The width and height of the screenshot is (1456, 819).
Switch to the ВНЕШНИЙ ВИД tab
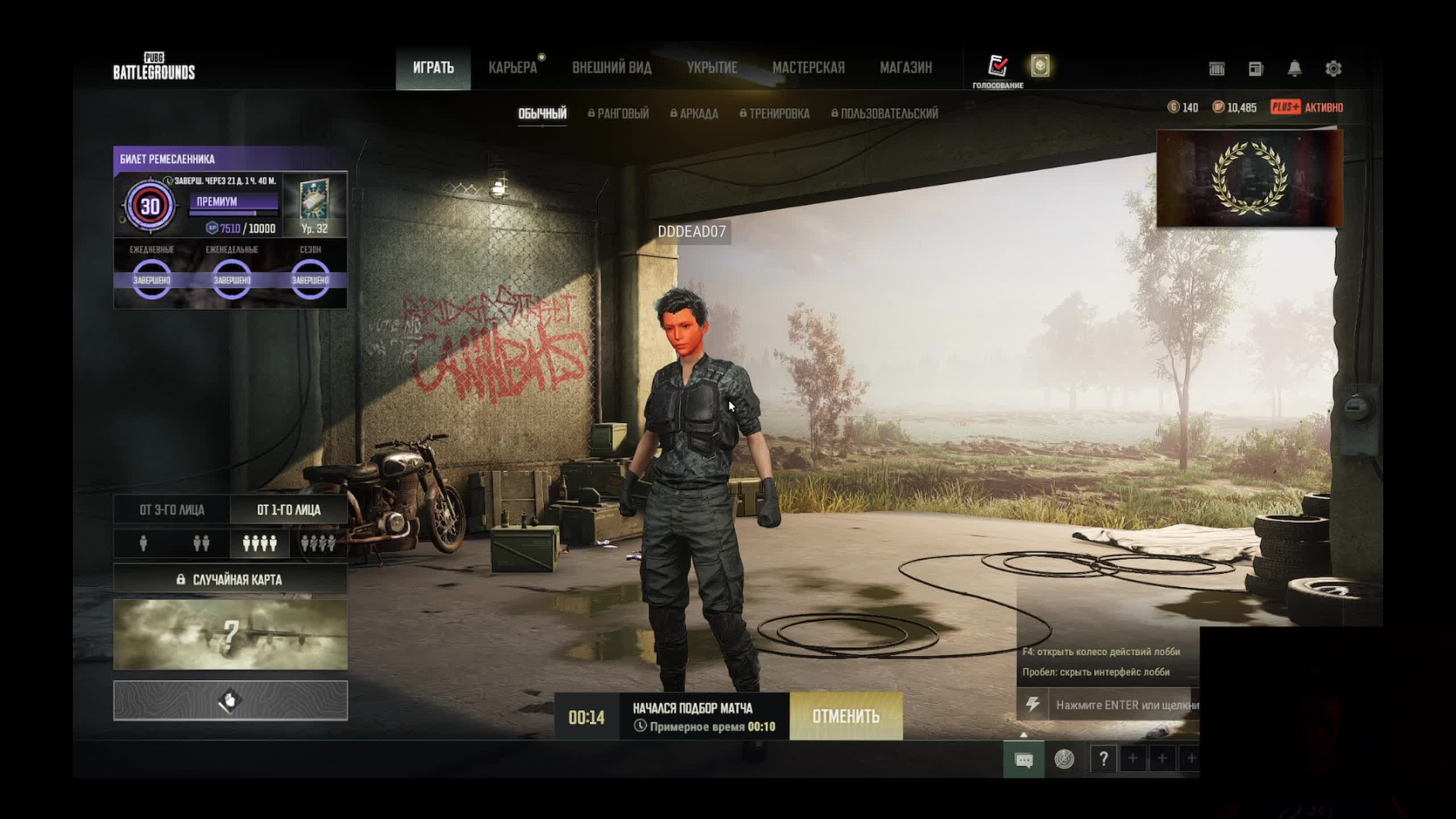tap(611, 68)
